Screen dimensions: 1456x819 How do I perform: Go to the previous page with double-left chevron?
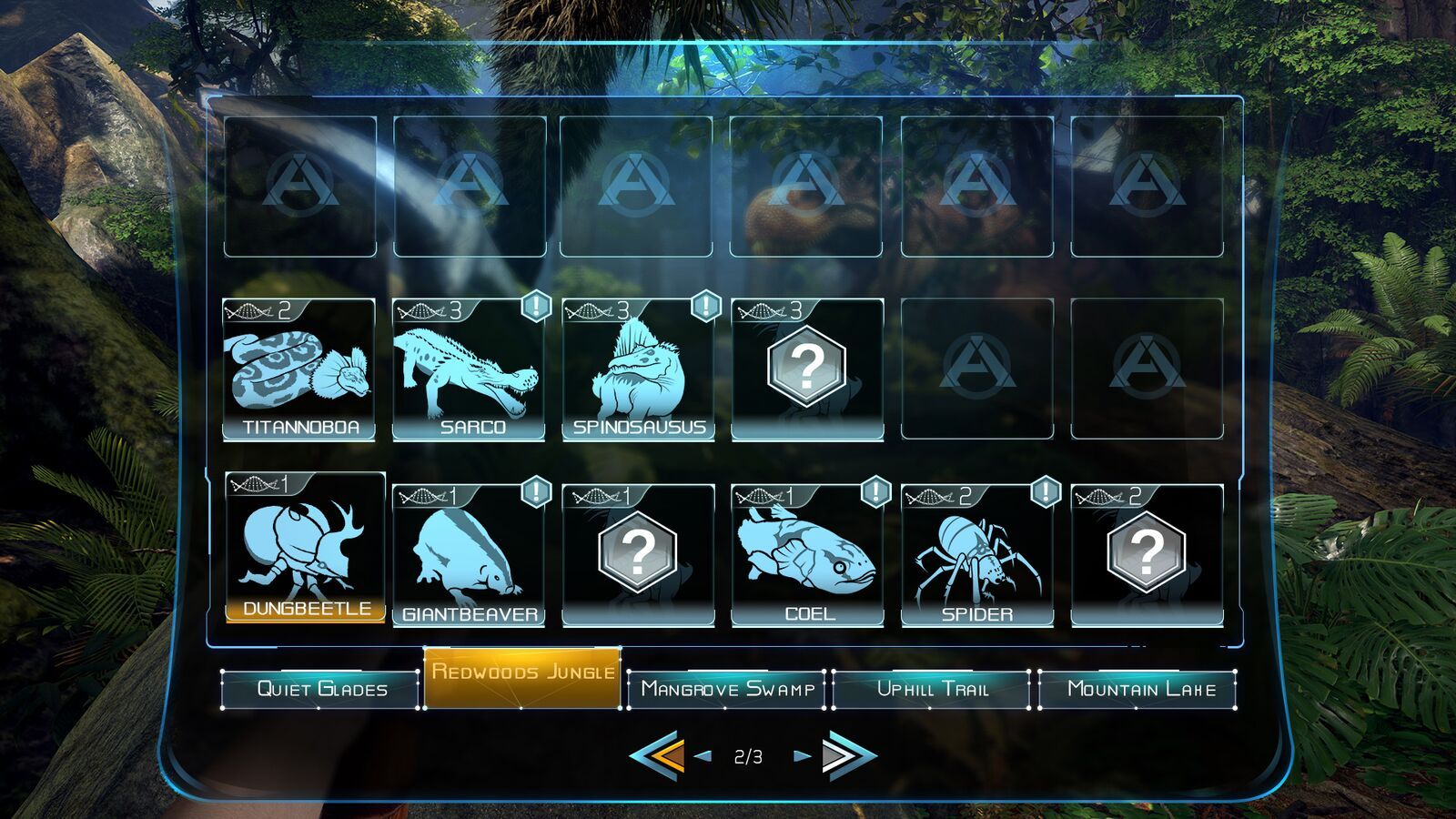(x=657, y=753)
